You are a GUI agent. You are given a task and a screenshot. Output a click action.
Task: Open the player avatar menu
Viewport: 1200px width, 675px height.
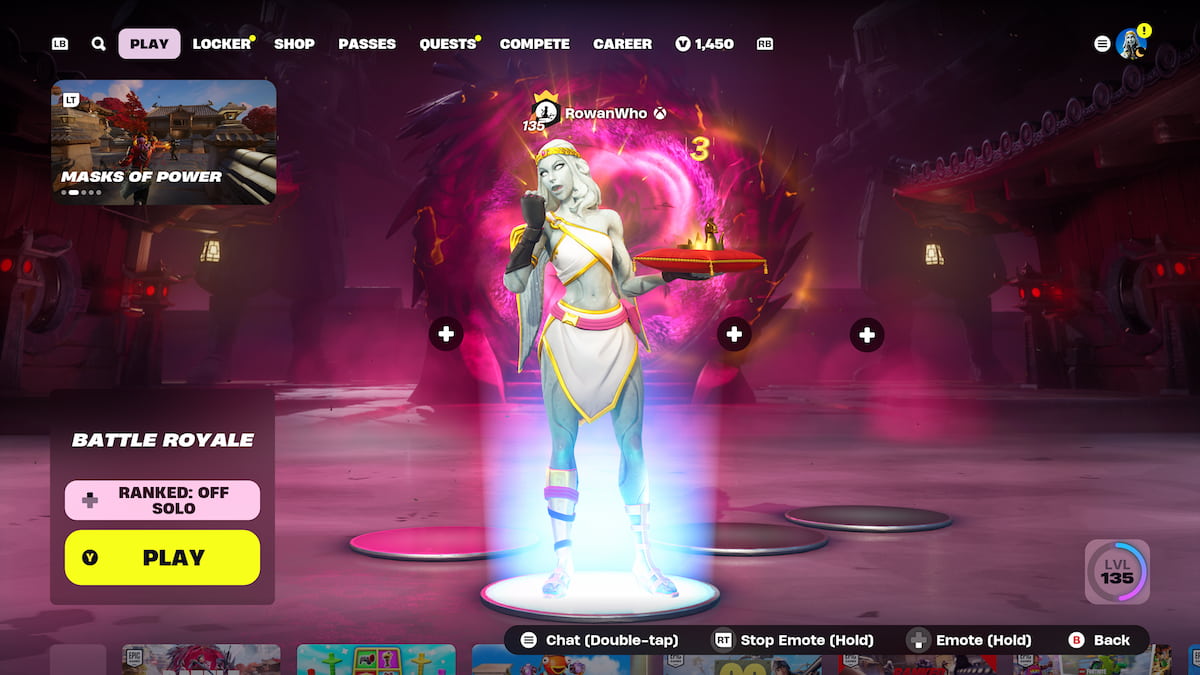tap(1131, 44)
